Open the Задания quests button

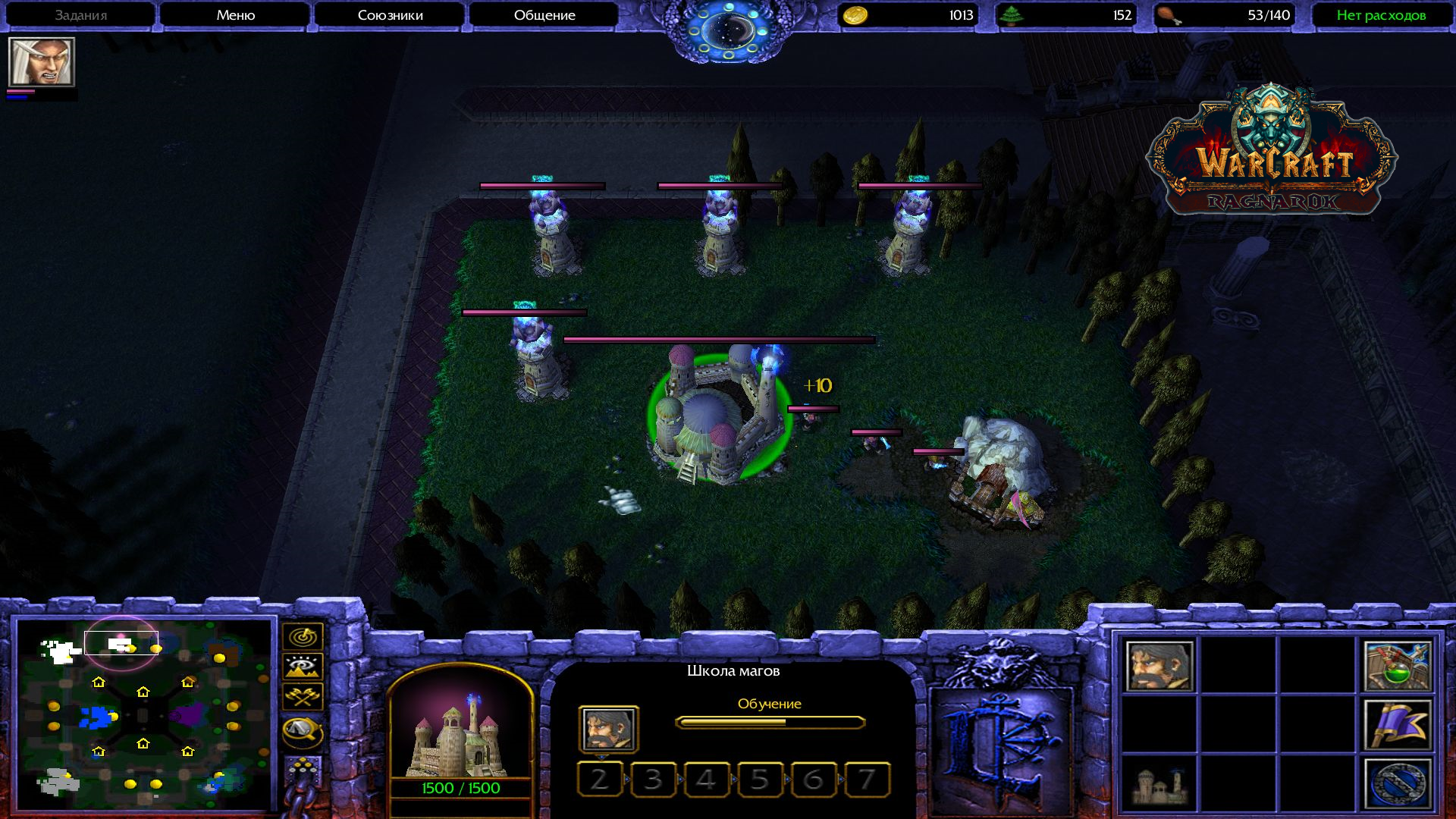click(x=80, y=15)
